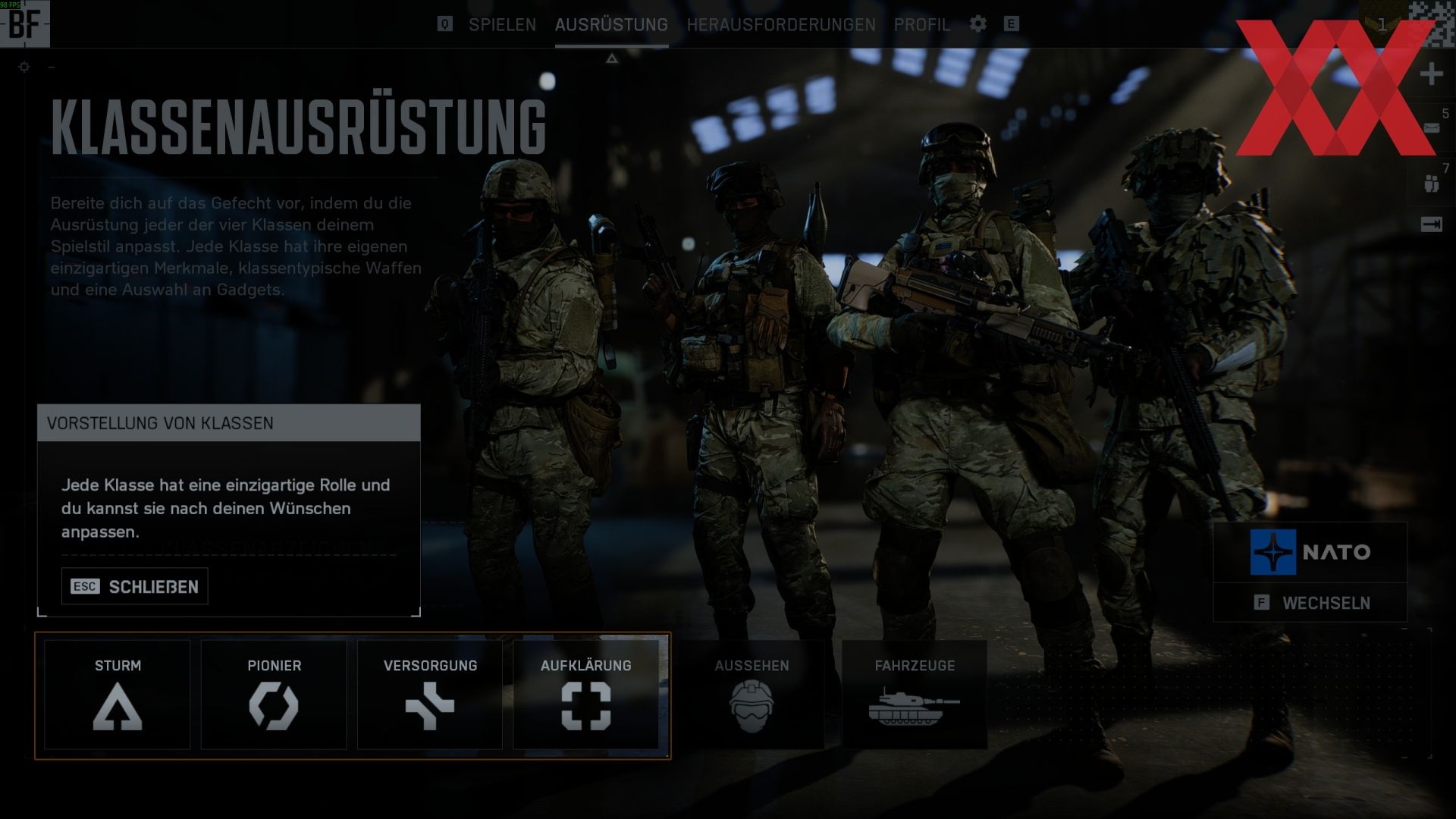The width and height of the screenshot is (1456, 819).
Task: Open the squad members icon
Action: tap(1431, 184)
